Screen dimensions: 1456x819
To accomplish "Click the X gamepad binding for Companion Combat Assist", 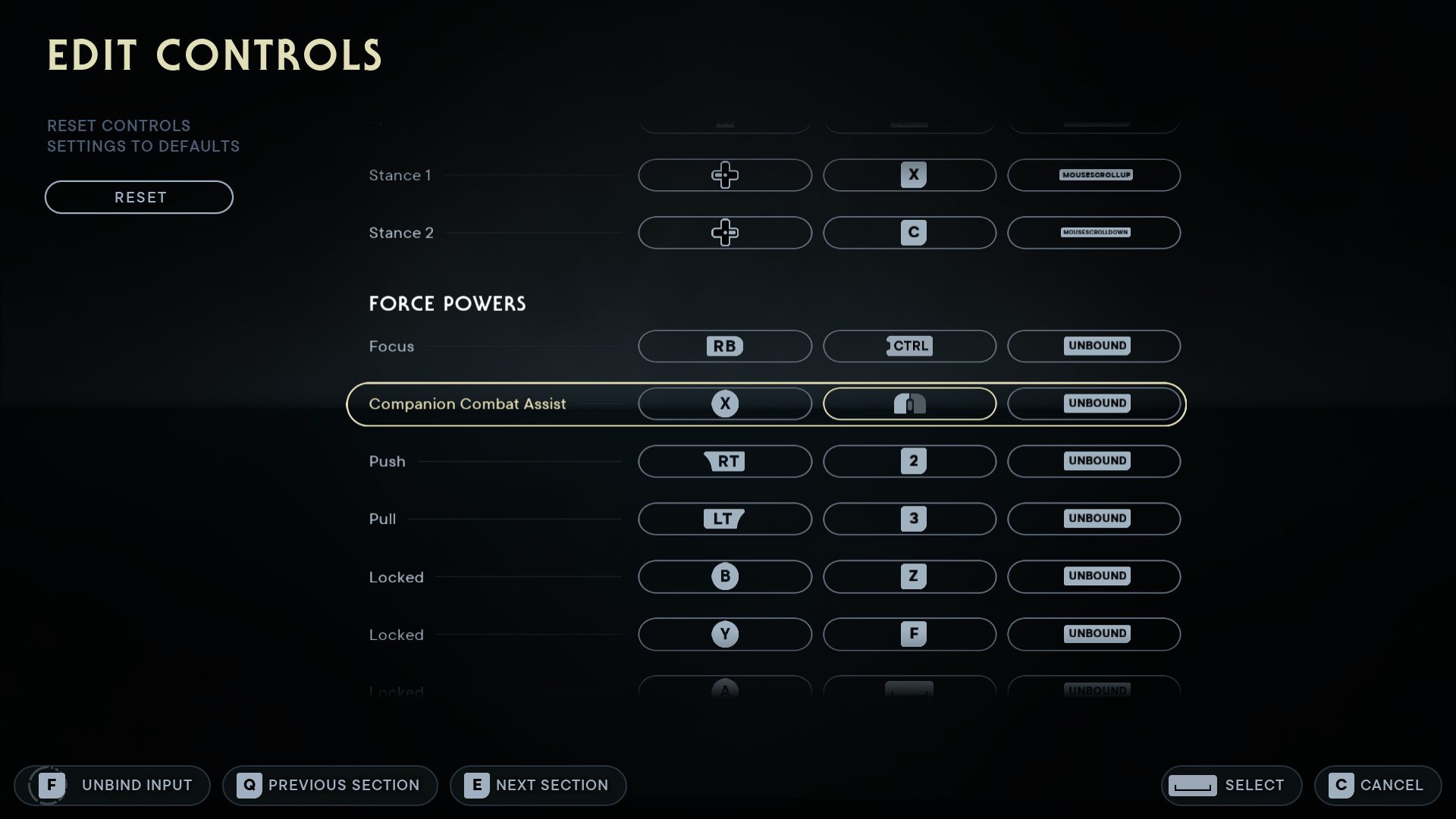I will pos(724,403).
